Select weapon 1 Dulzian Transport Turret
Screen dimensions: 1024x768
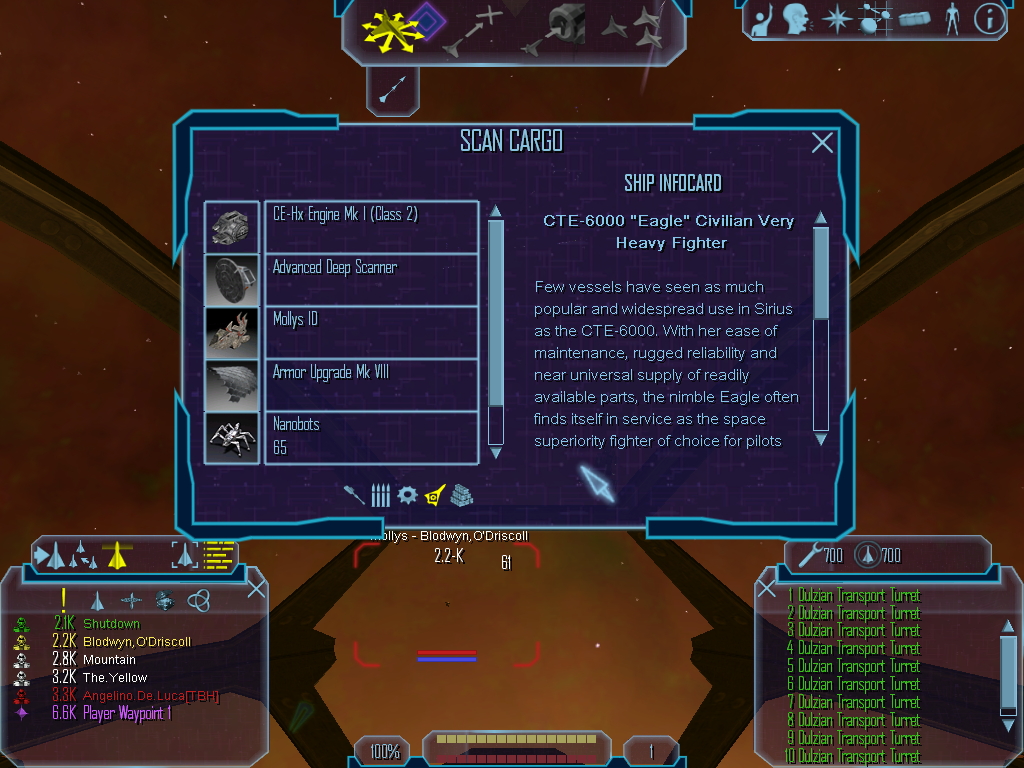coord(859,596)
